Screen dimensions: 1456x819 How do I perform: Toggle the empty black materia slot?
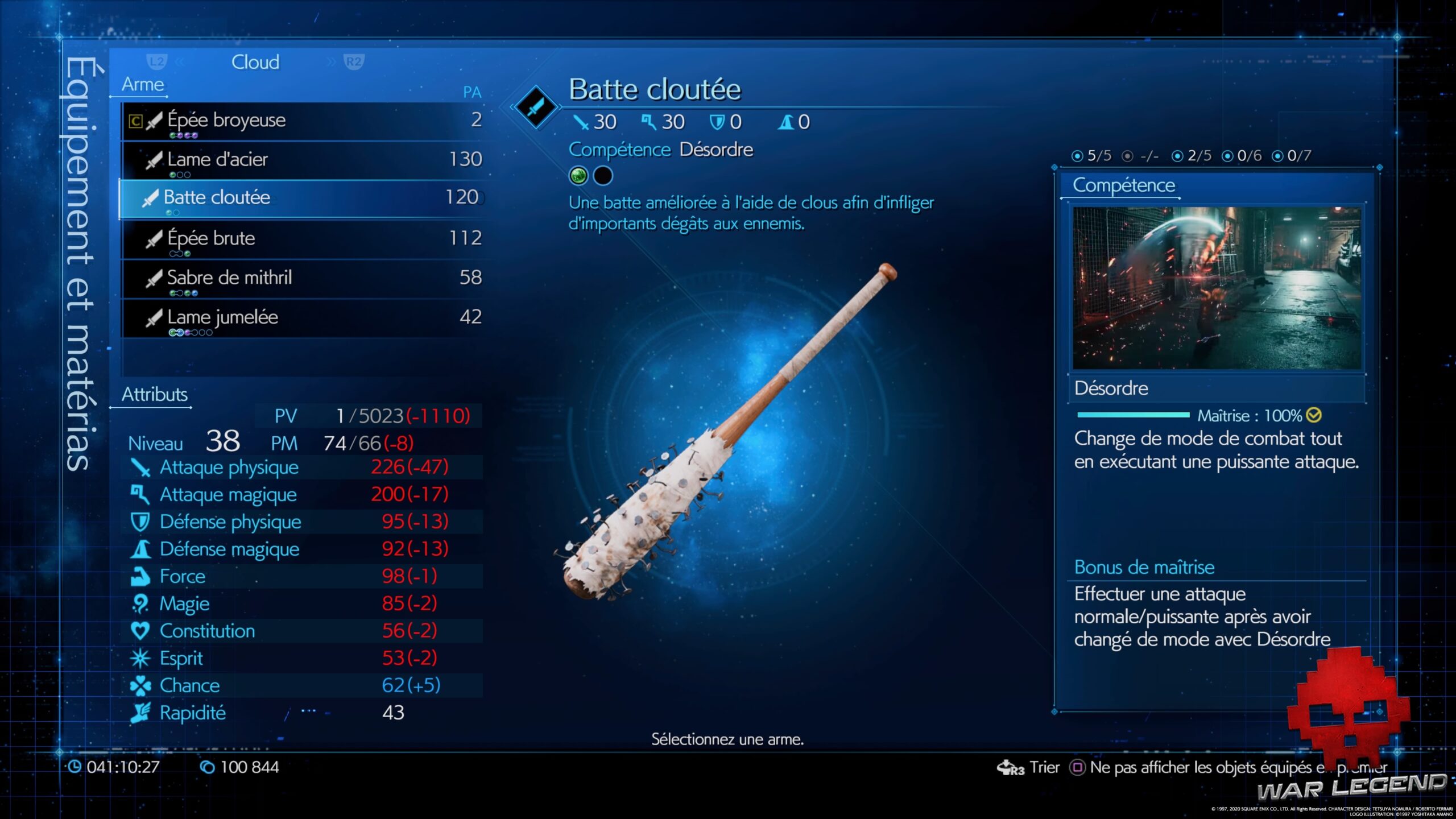(604, 175)
